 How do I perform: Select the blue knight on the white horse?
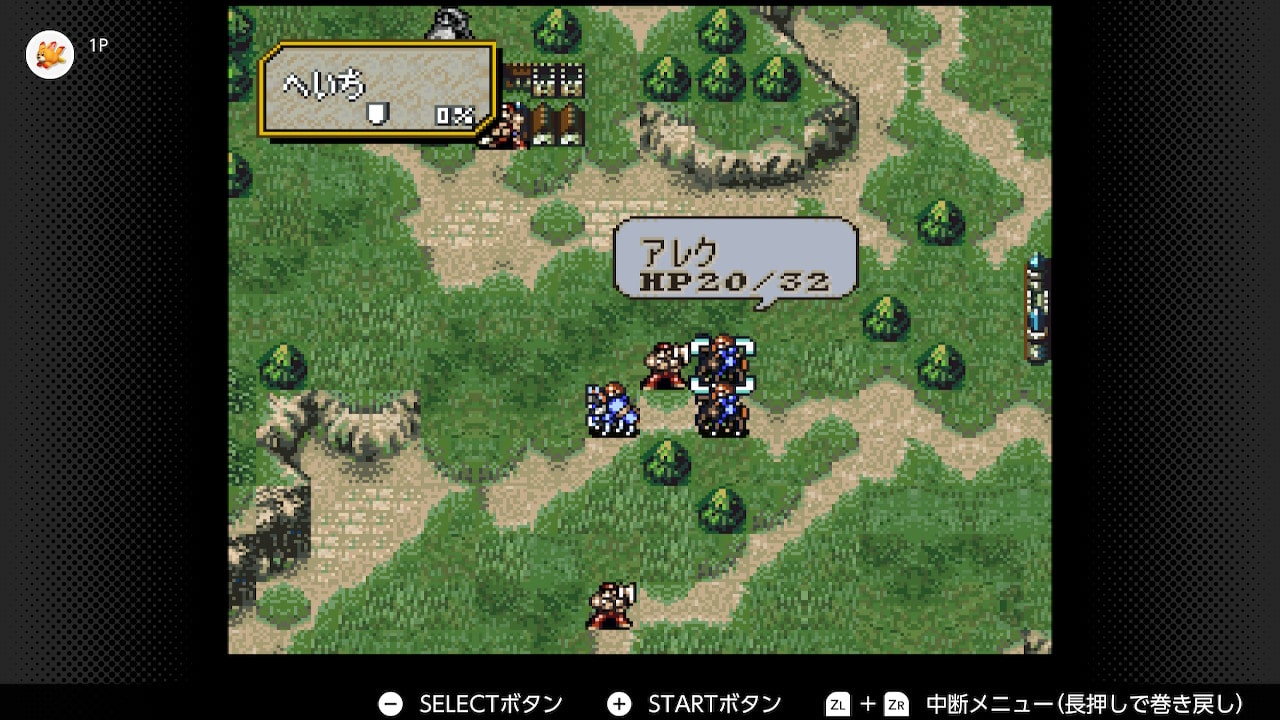(x=611, y=410)
